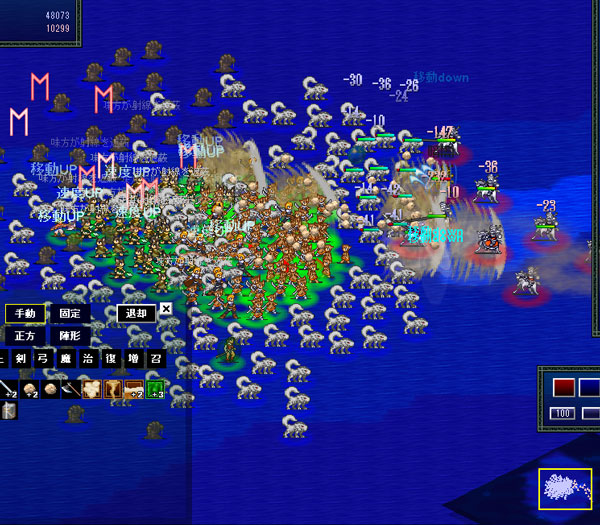This screenshot has height=525, width=600.
Task: Select the 増 category button
Action: tap(133, 360)
